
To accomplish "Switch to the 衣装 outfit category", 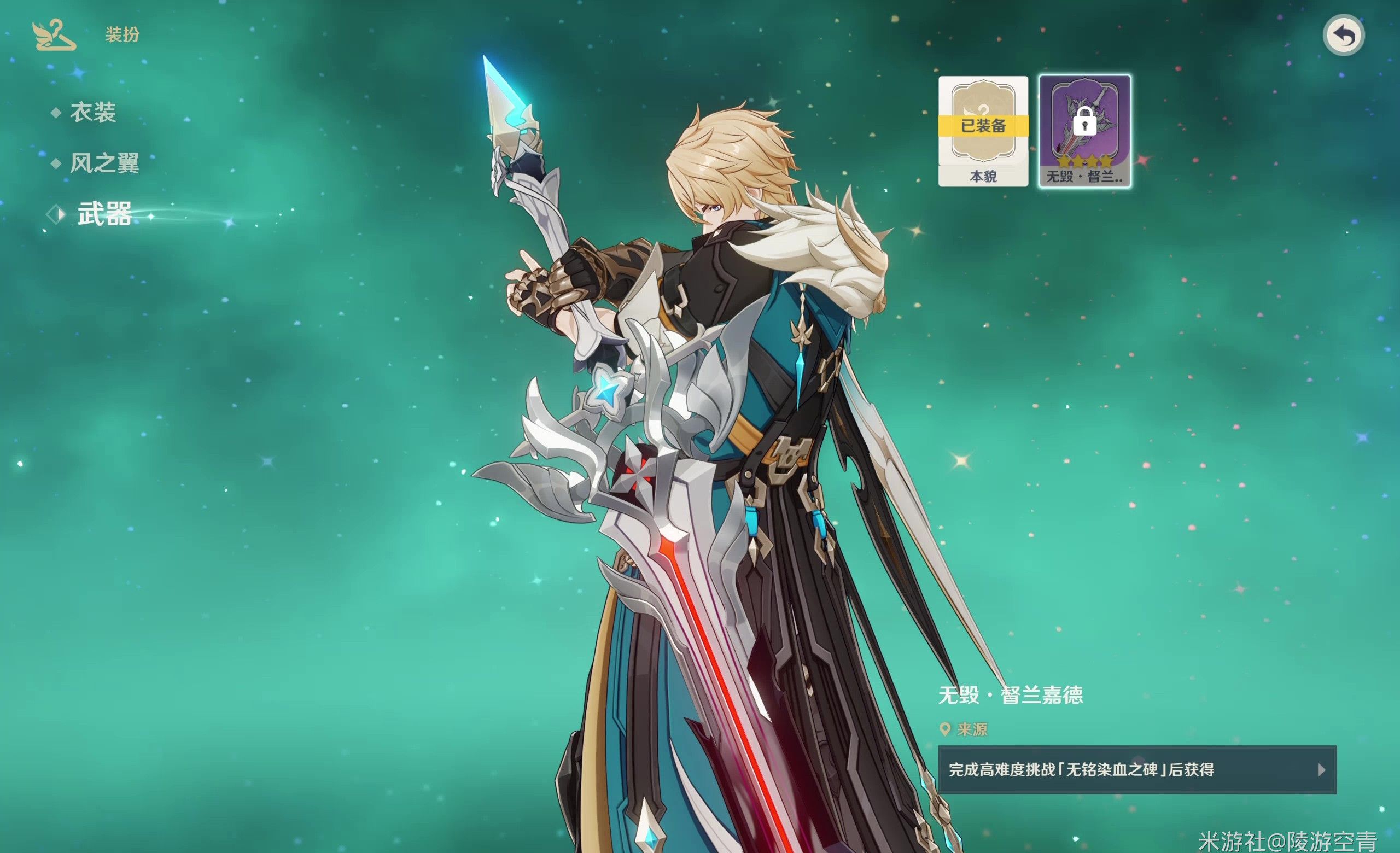I will click(x=92, y=113).
